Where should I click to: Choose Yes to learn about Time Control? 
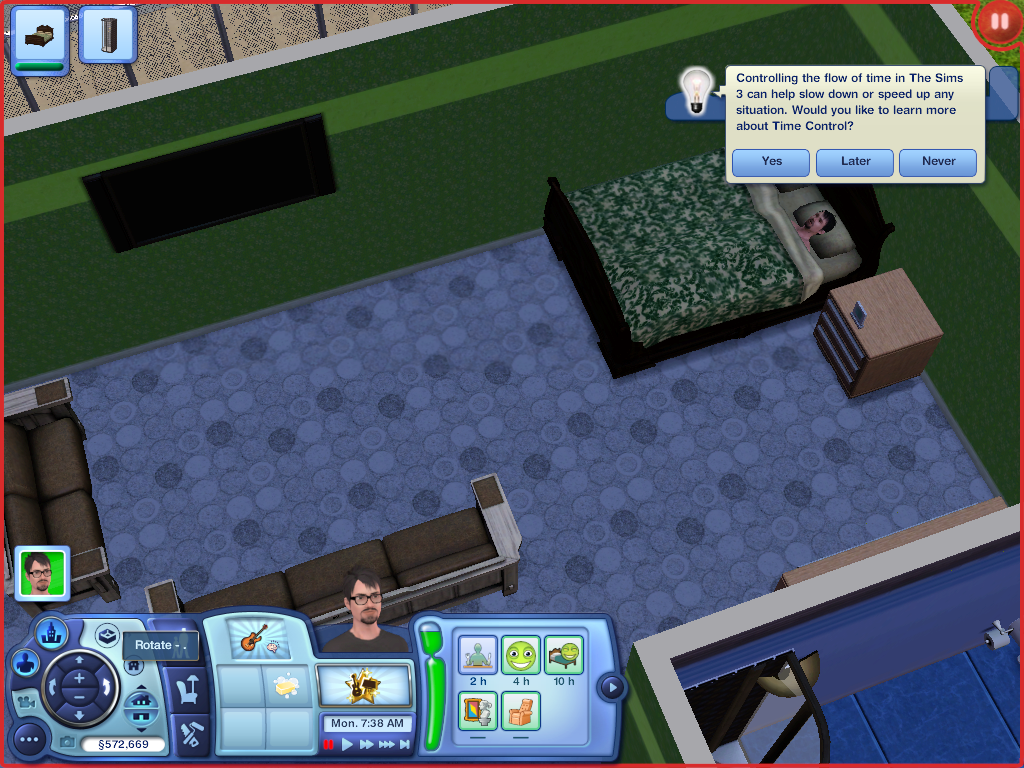pyautogui.click(x=771, y=162)
